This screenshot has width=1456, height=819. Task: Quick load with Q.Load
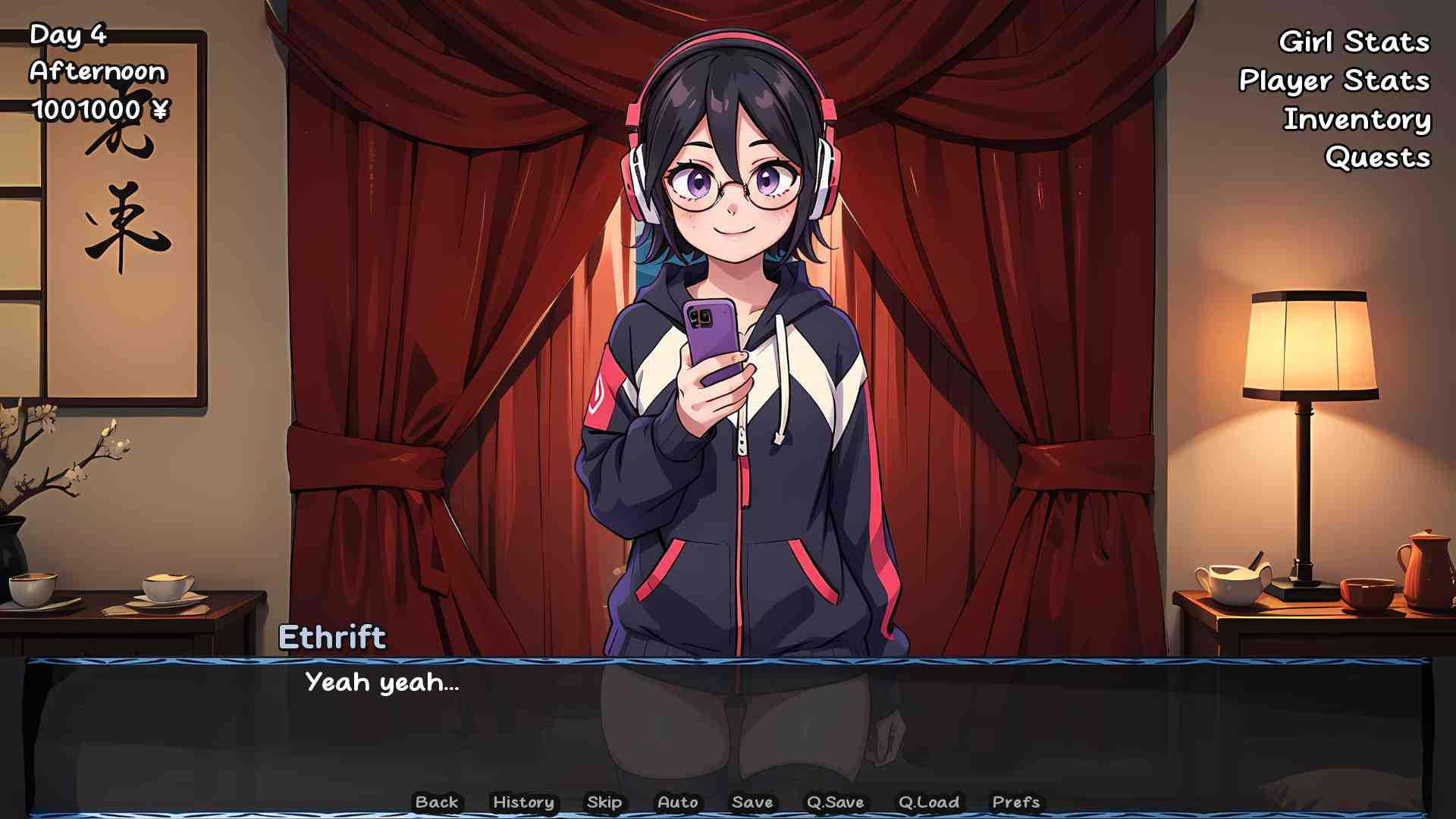point(929,802)
